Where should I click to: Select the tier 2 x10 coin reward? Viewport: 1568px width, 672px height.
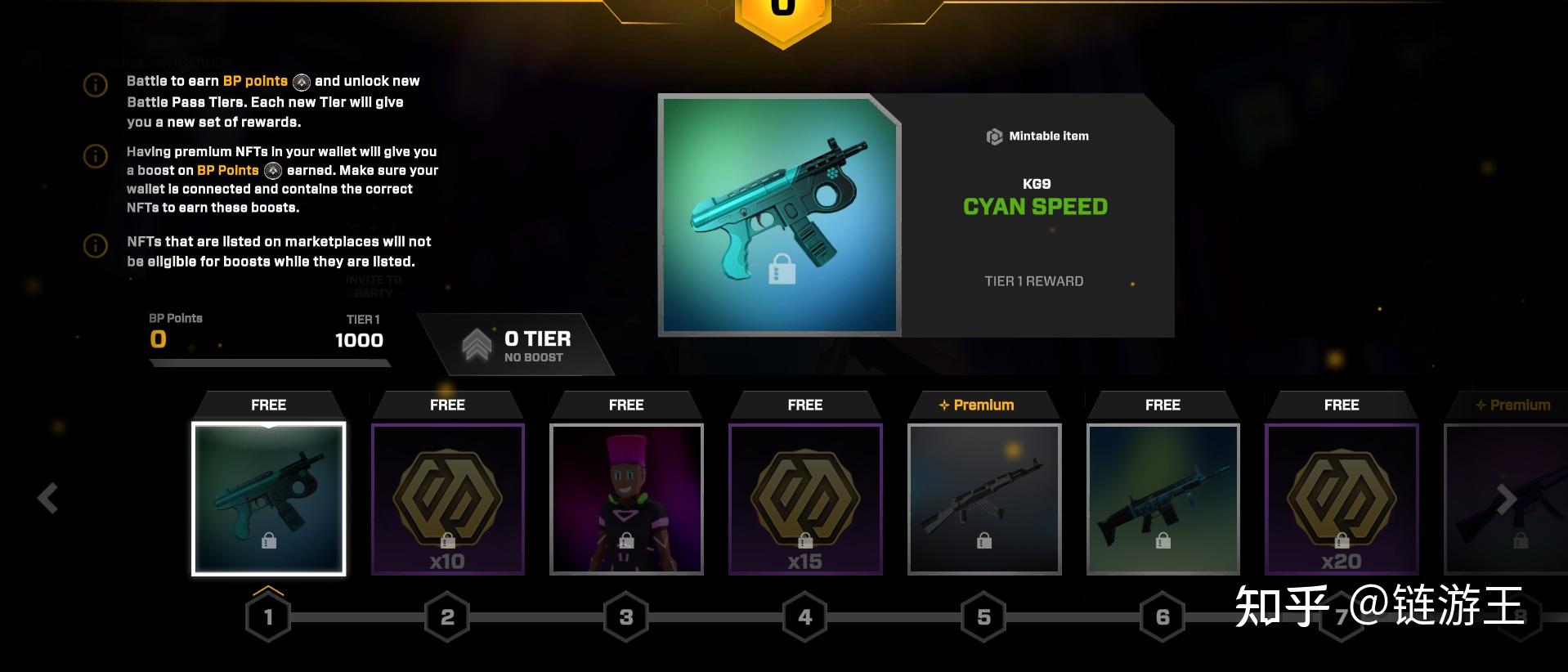447,498
